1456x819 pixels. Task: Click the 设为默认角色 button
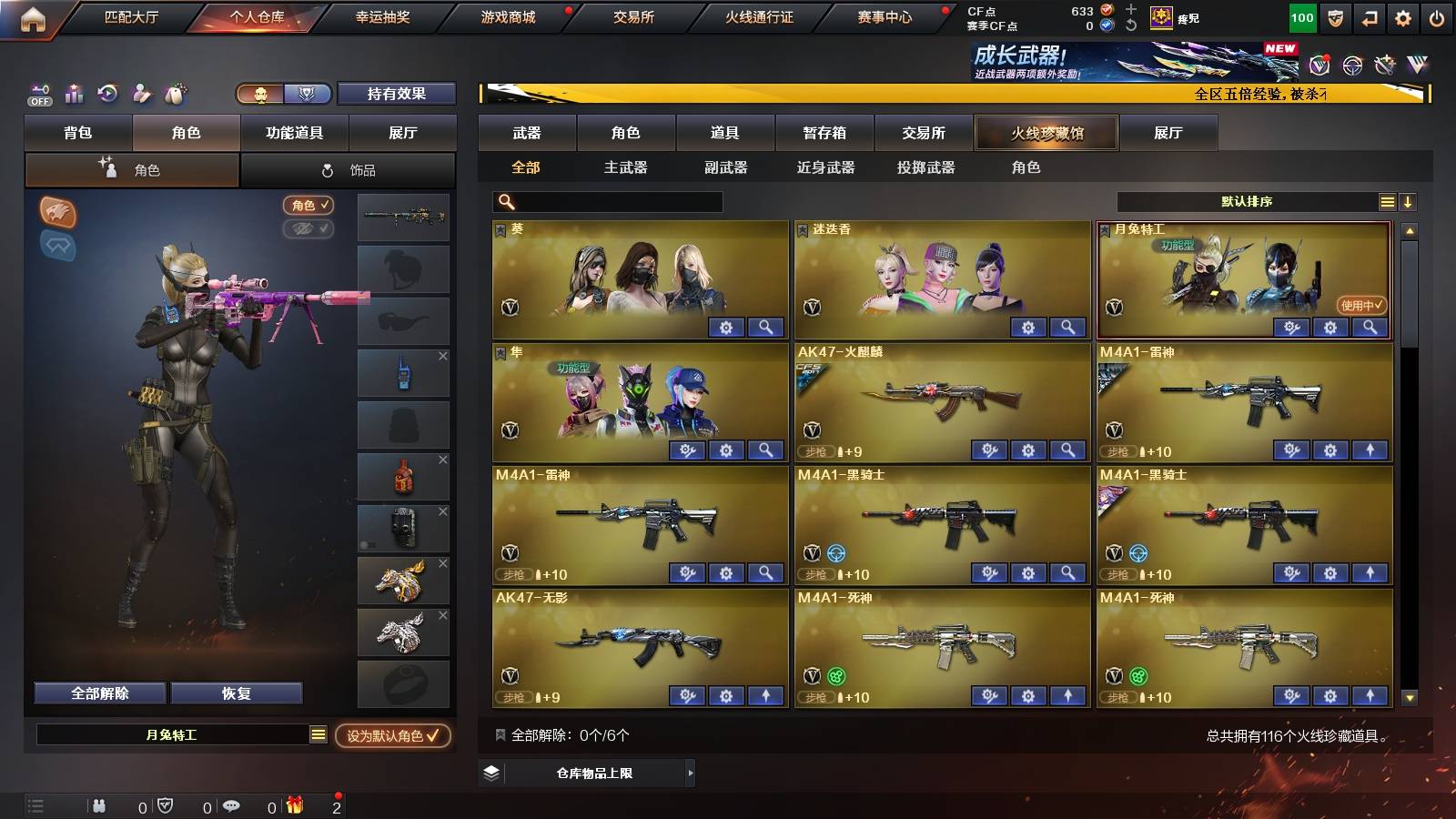click(x=395, y=737)
